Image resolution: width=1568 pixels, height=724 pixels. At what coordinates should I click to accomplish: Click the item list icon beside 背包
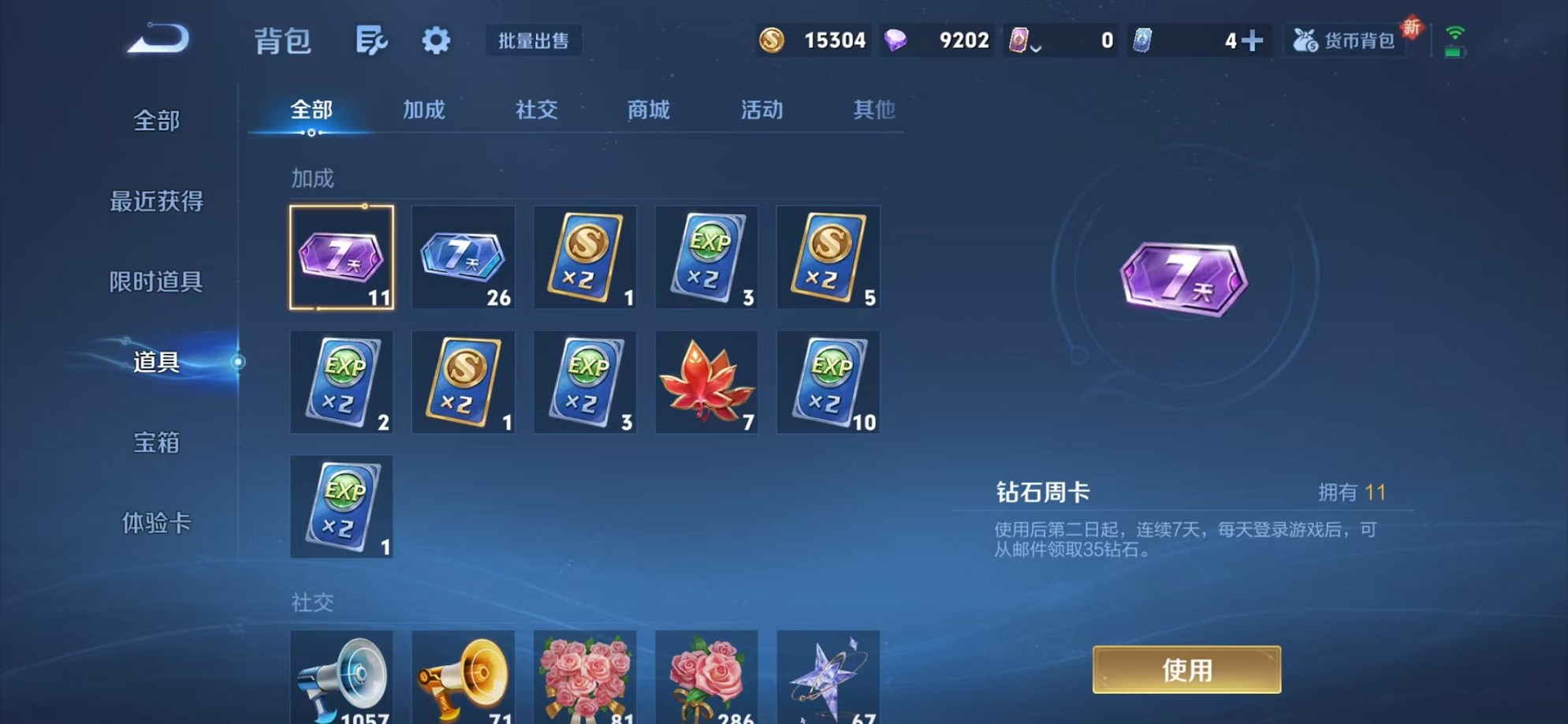[373, 41]
